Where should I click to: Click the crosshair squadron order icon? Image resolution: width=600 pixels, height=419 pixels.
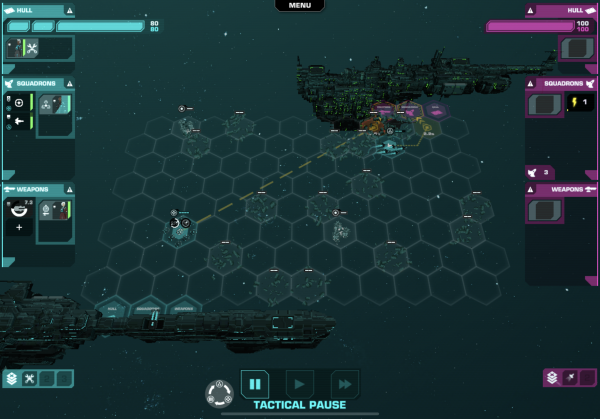(18, 103)
